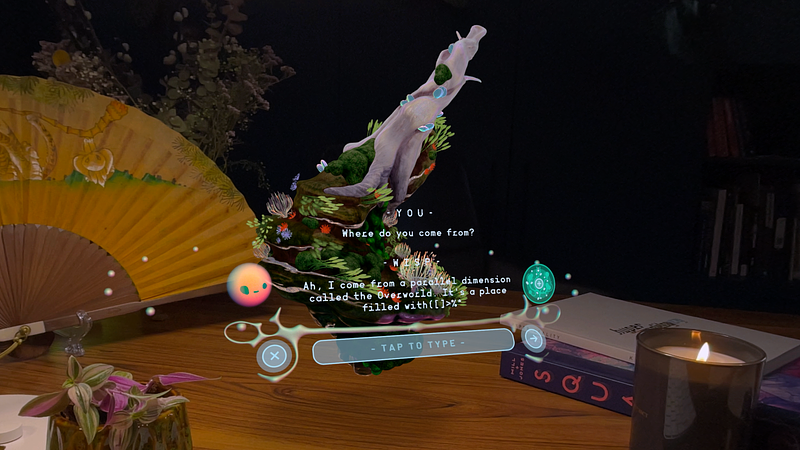
Task: Select the green circular emblem icon
Action: pos(538,283)
